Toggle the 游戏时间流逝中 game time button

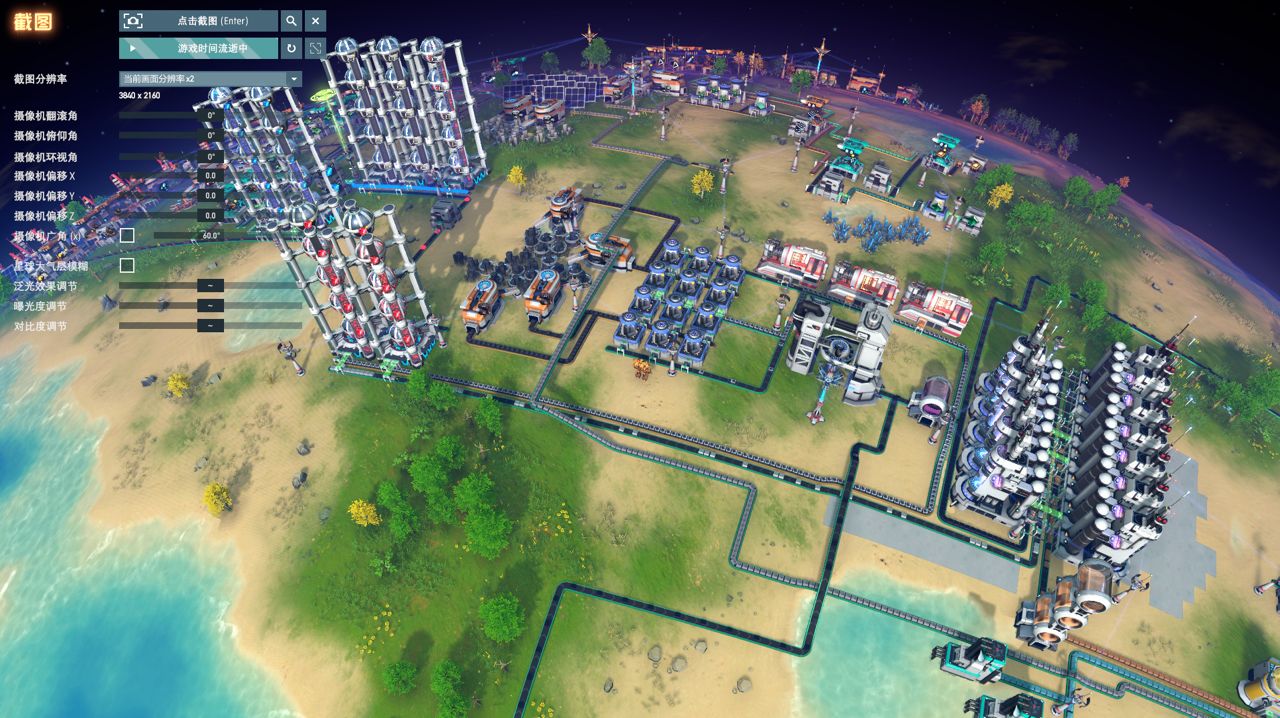[x=198, y=48]
